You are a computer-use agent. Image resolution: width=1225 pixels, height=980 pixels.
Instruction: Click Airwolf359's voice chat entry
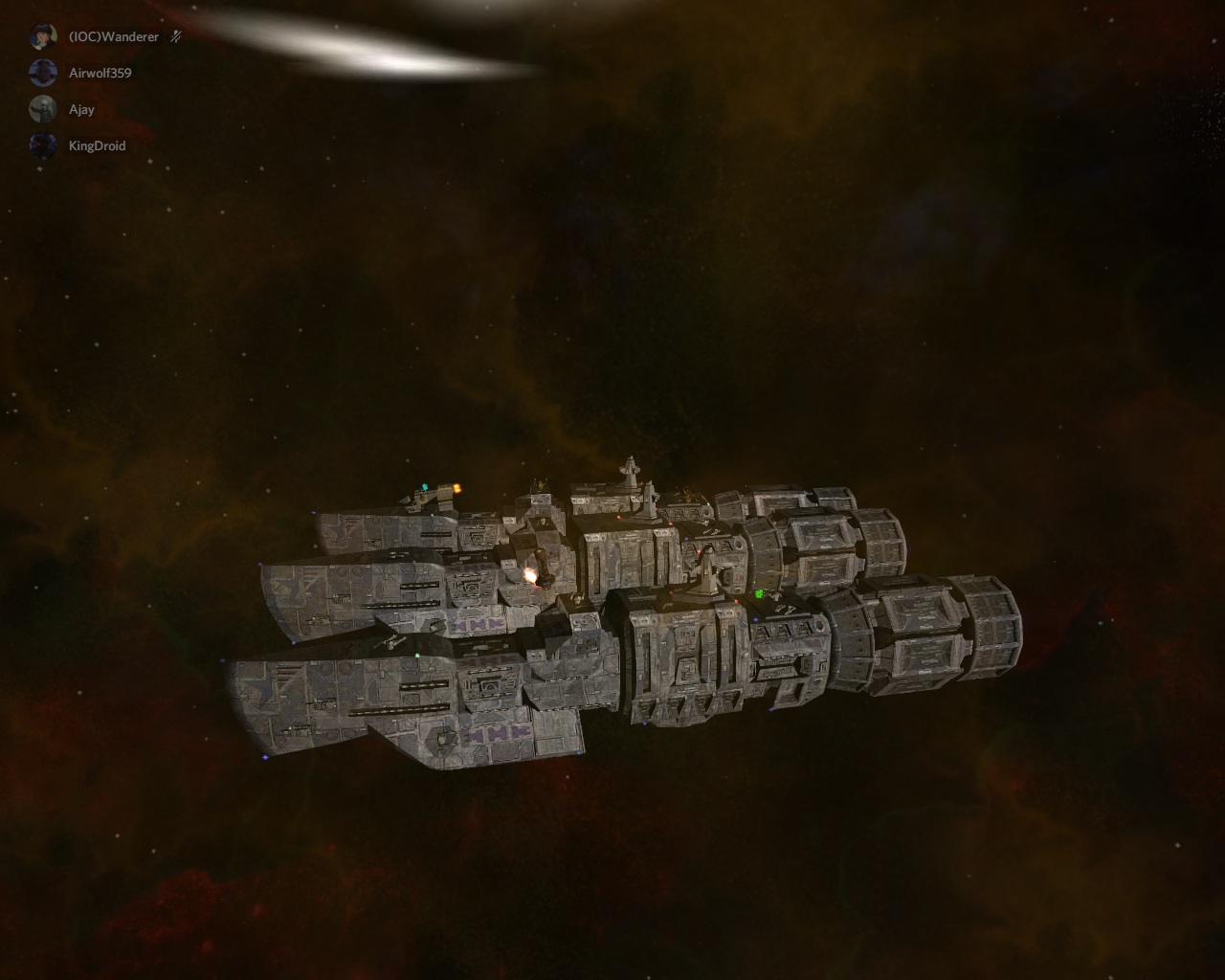(x=100, y=73)
